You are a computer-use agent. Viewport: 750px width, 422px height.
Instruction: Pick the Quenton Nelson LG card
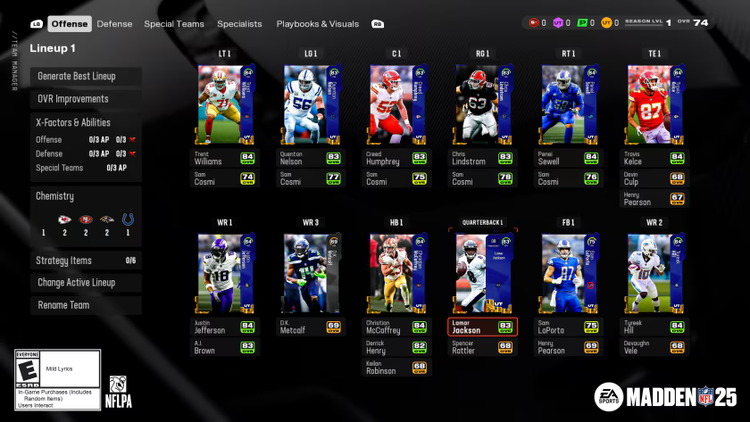[x=311, y=106]
